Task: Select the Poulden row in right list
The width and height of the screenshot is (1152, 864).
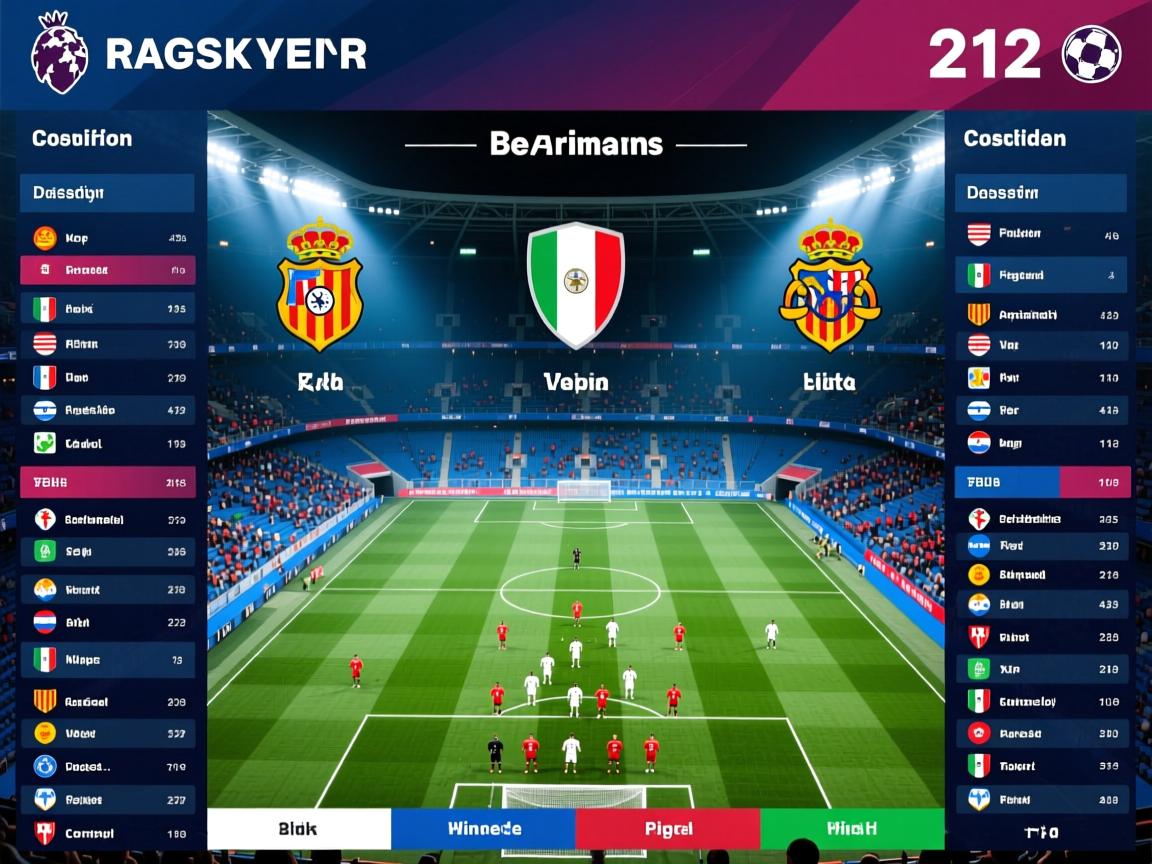Action: coord(1040,234)
